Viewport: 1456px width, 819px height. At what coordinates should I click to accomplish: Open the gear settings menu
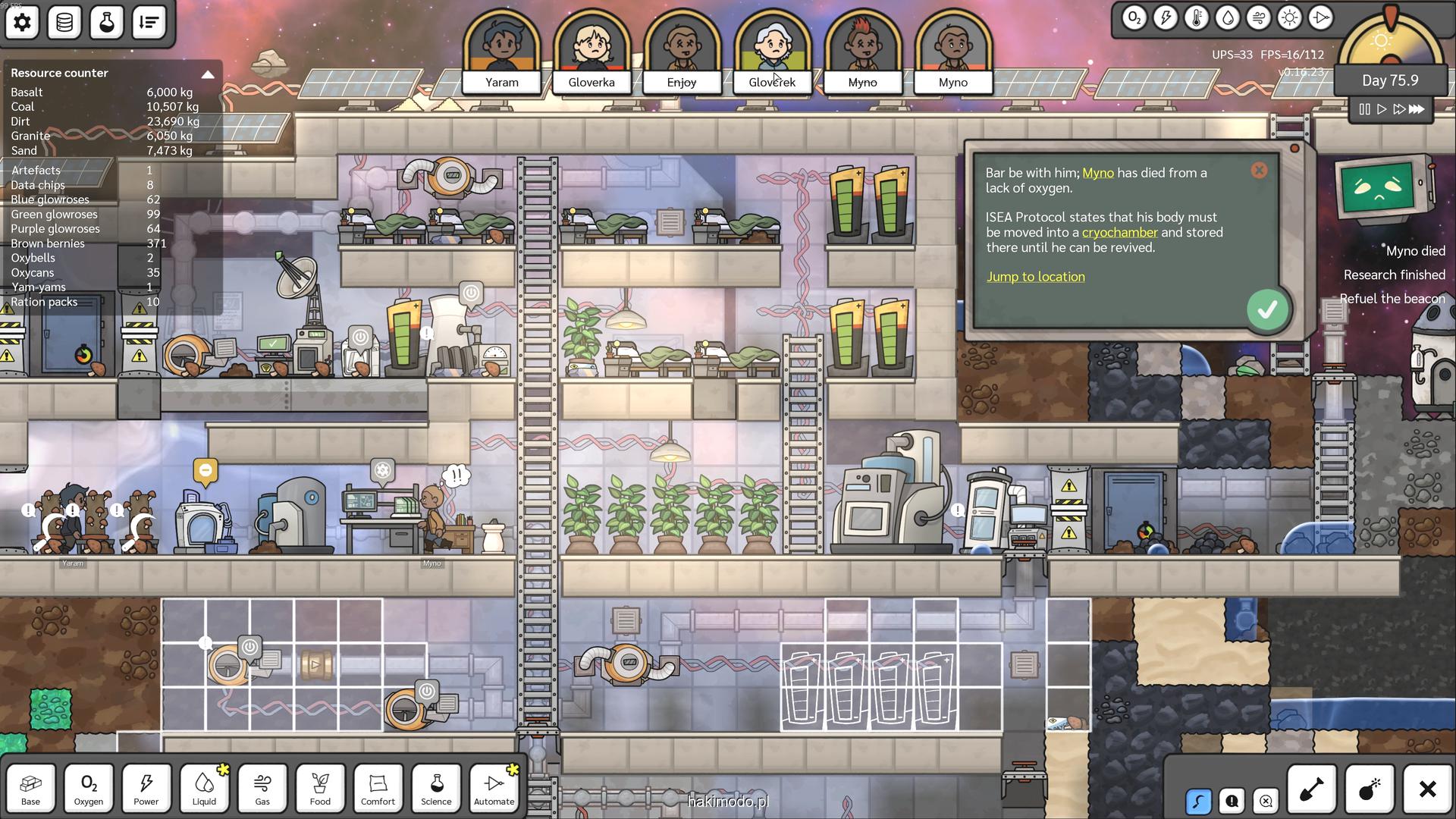[22, 22]
